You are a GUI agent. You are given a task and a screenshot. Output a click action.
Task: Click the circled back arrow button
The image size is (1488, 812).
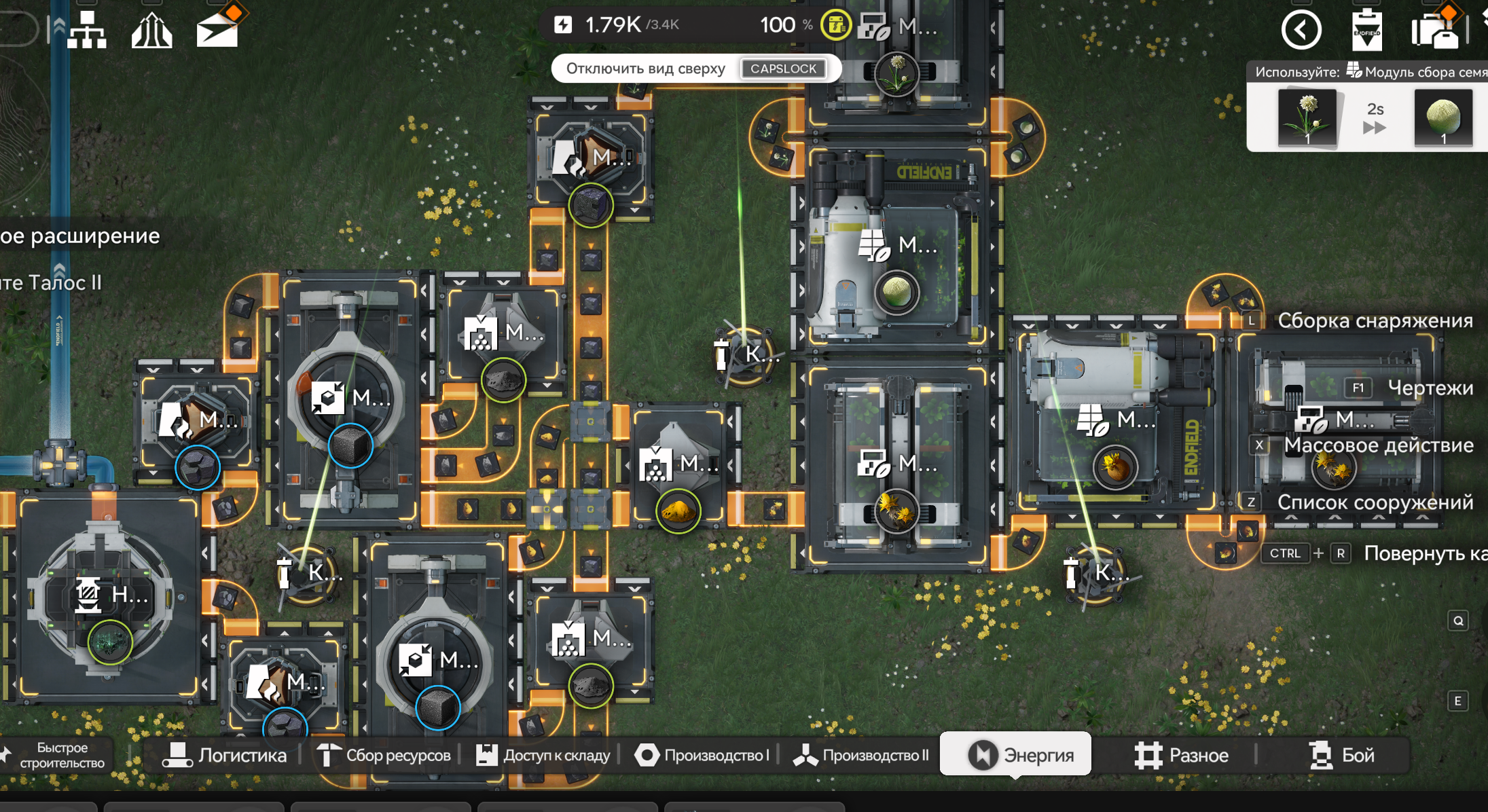pyautogui.click(x=1301, y=30)
